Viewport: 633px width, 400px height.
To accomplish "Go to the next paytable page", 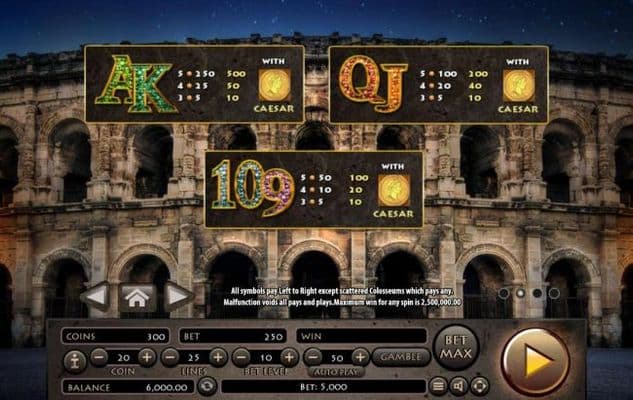I will (178, 296).
